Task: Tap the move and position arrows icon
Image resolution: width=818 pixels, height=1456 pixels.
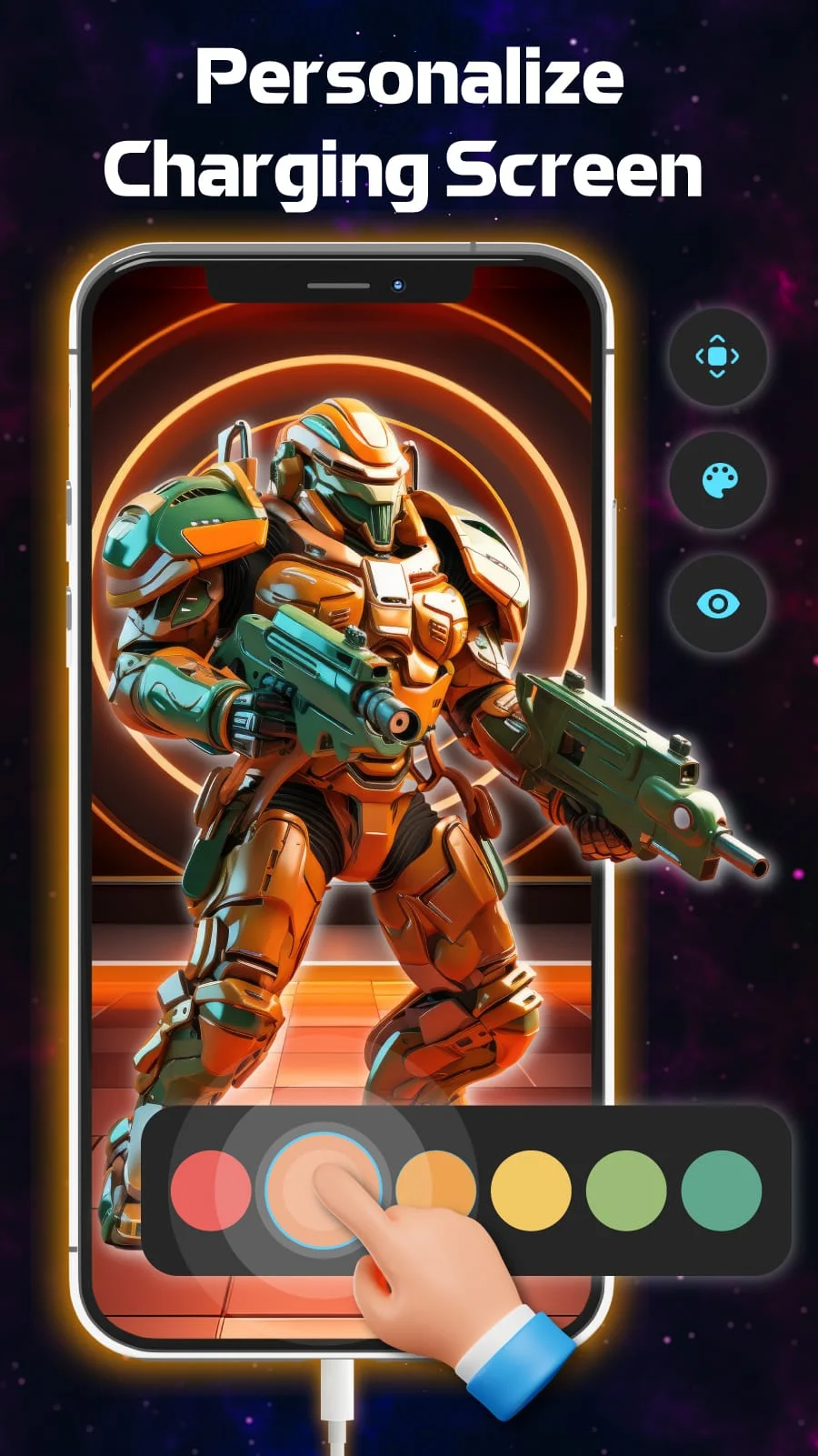Action: pyautogui.click(x=717, y=356)
